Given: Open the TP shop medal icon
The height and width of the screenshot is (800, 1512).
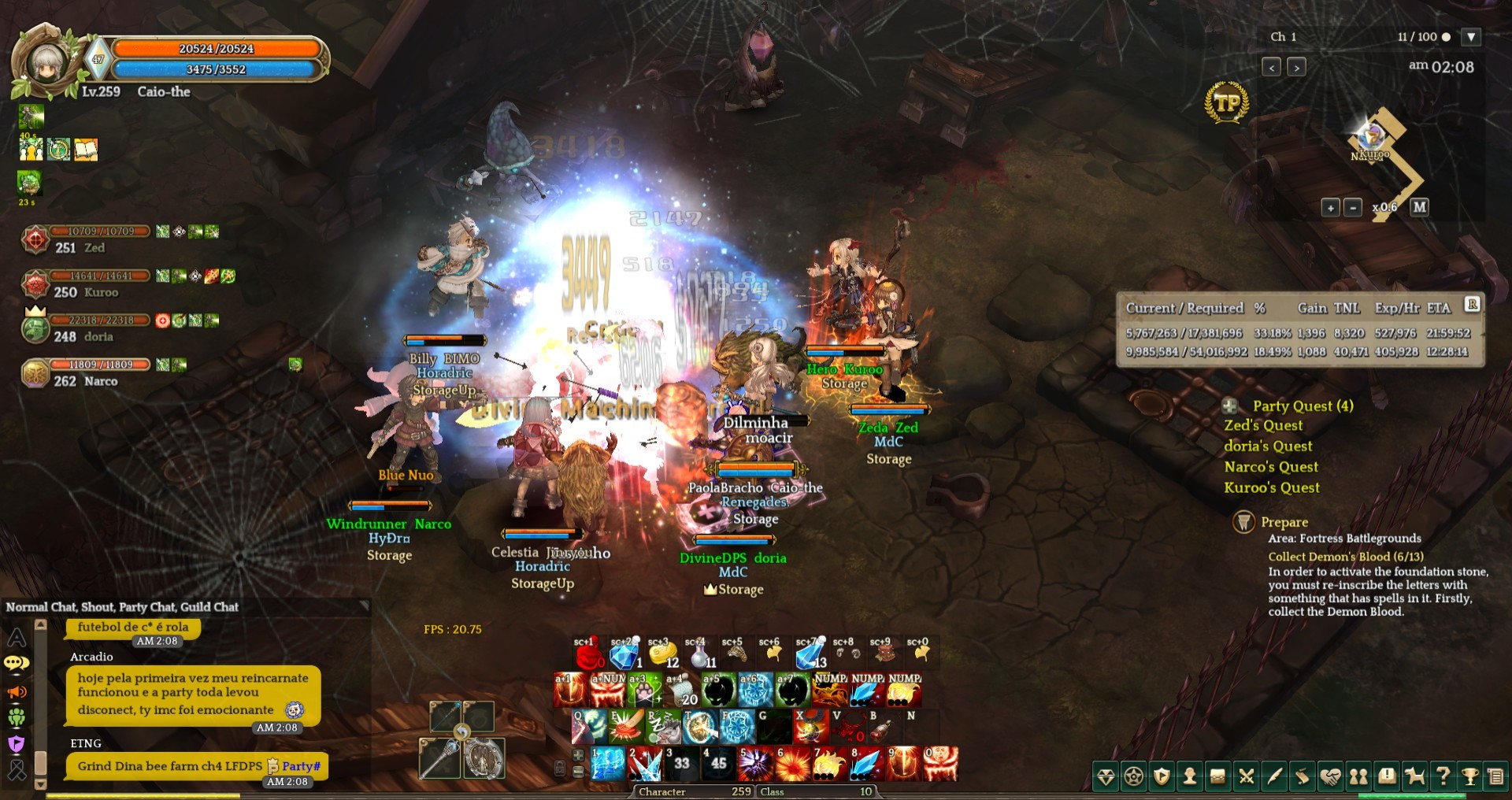Looking at the screenshot, I should [1226, 102].
